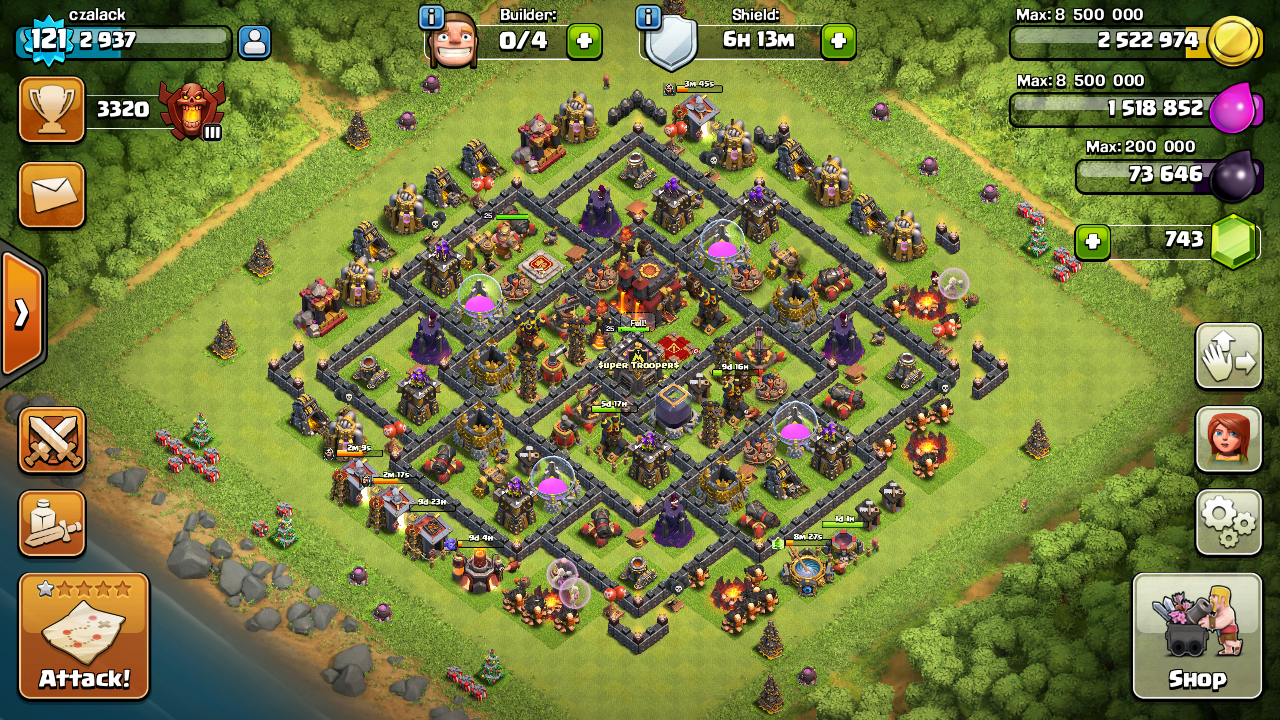Open the player profile icon

point(254,42)
